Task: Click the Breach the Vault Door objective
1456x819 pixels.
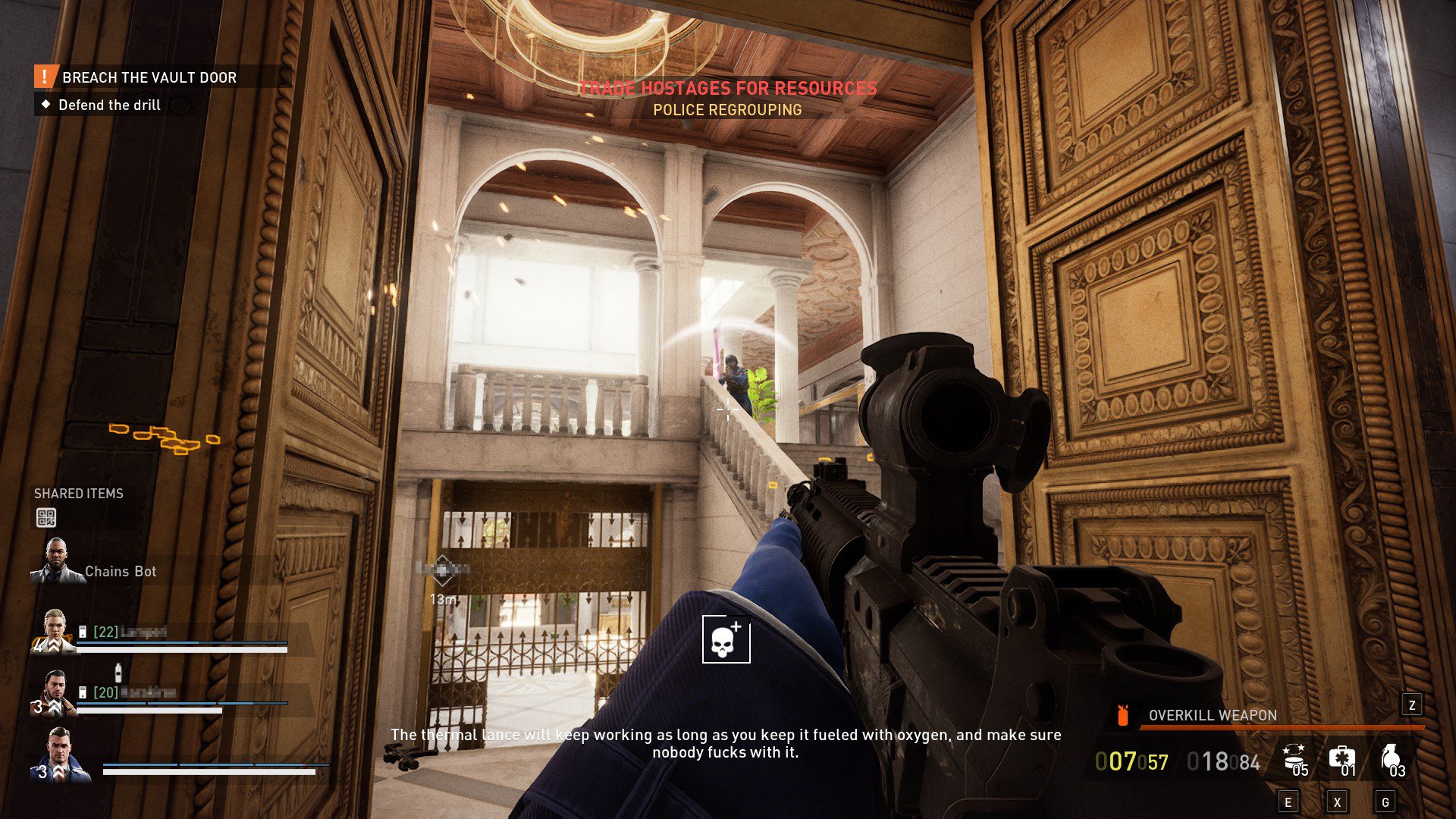Action: tap(149, 77)
